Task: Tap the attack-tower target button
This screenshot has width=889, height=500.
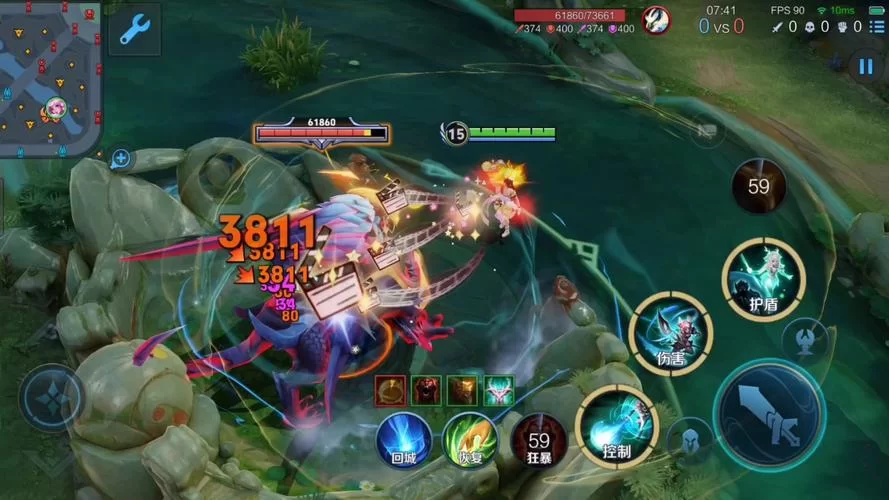Action: (803, 340)
